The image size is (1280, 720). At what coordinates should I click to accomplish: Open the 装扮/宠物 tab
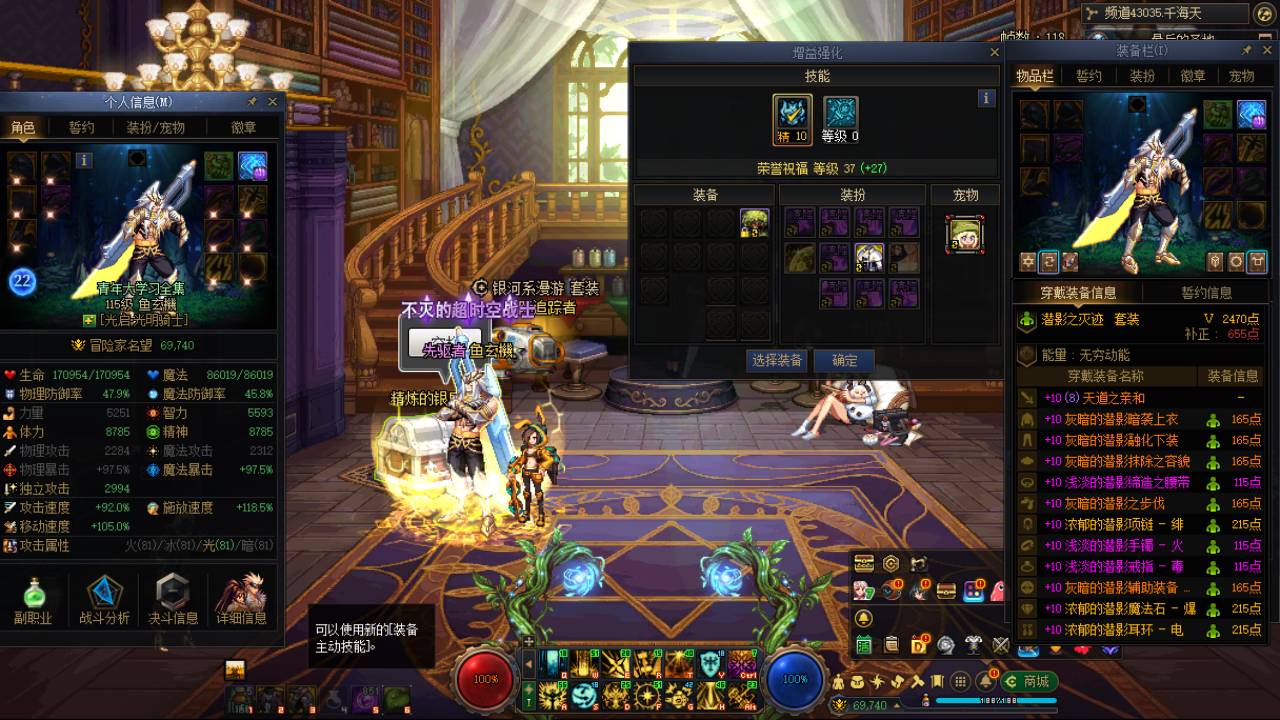155,128
